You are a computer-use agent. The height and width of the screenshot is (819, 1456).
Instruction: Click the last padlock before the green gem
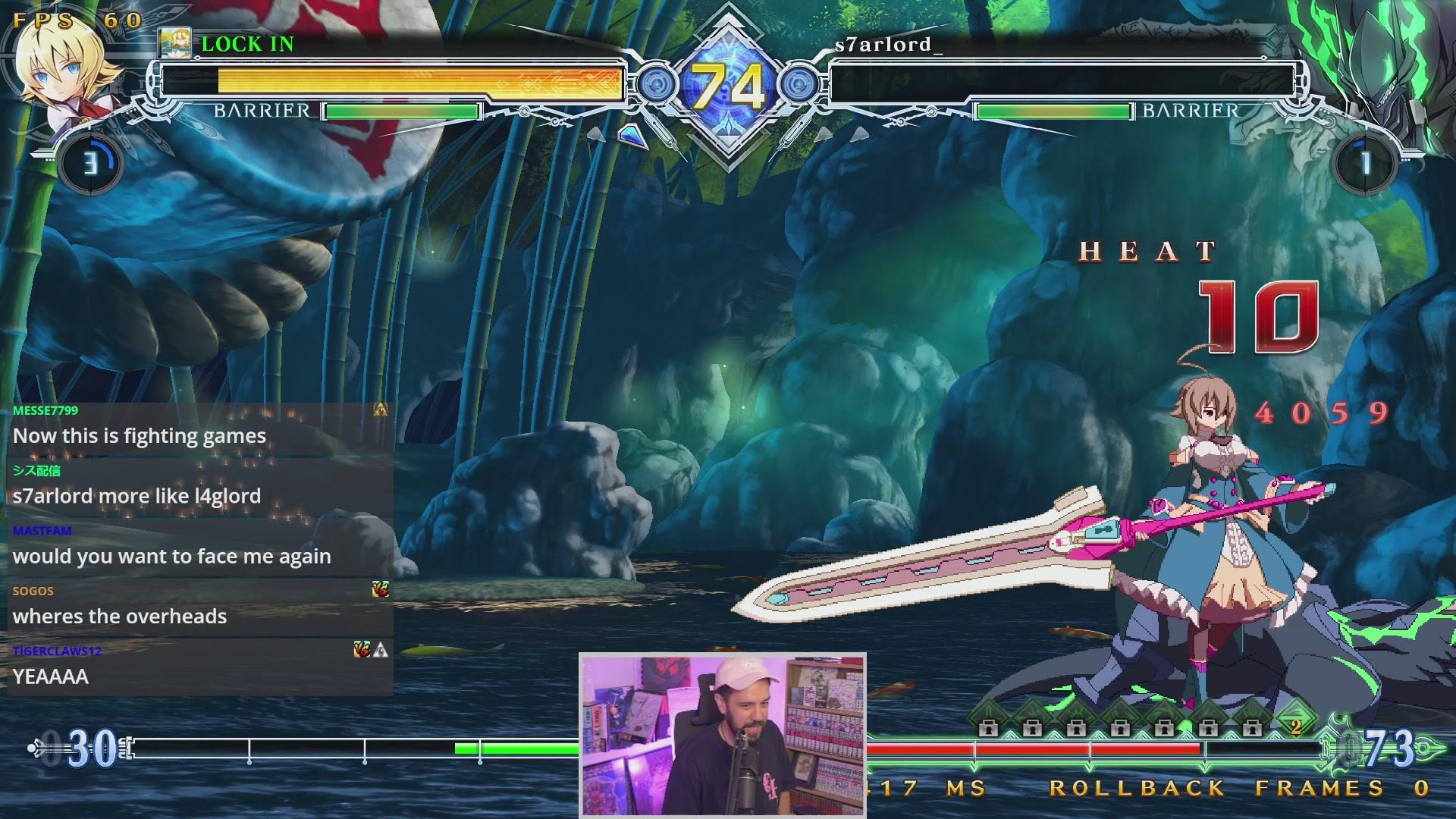[1252, 728]
